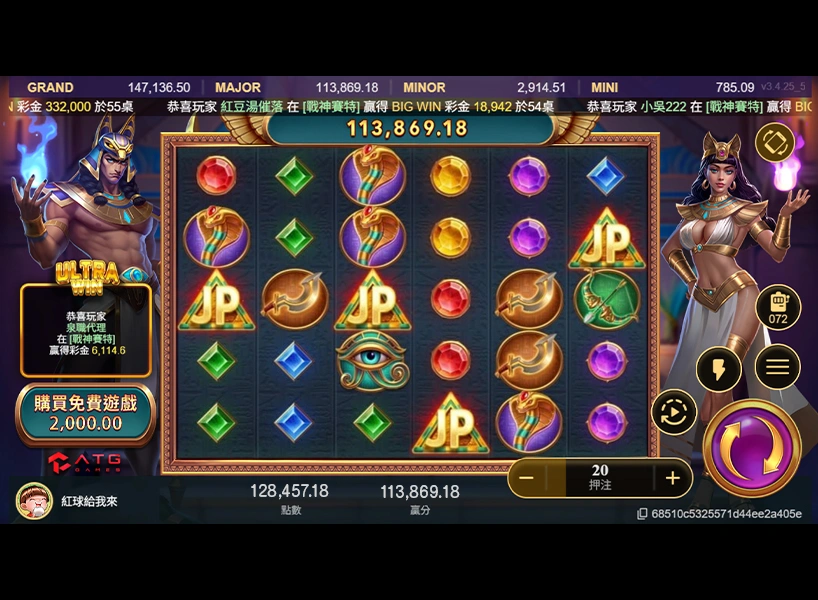Image resolution: width=818 pixels, height=600 pixels.
Task: Toggle the auto-spin play button
Action: coord(673,412)
